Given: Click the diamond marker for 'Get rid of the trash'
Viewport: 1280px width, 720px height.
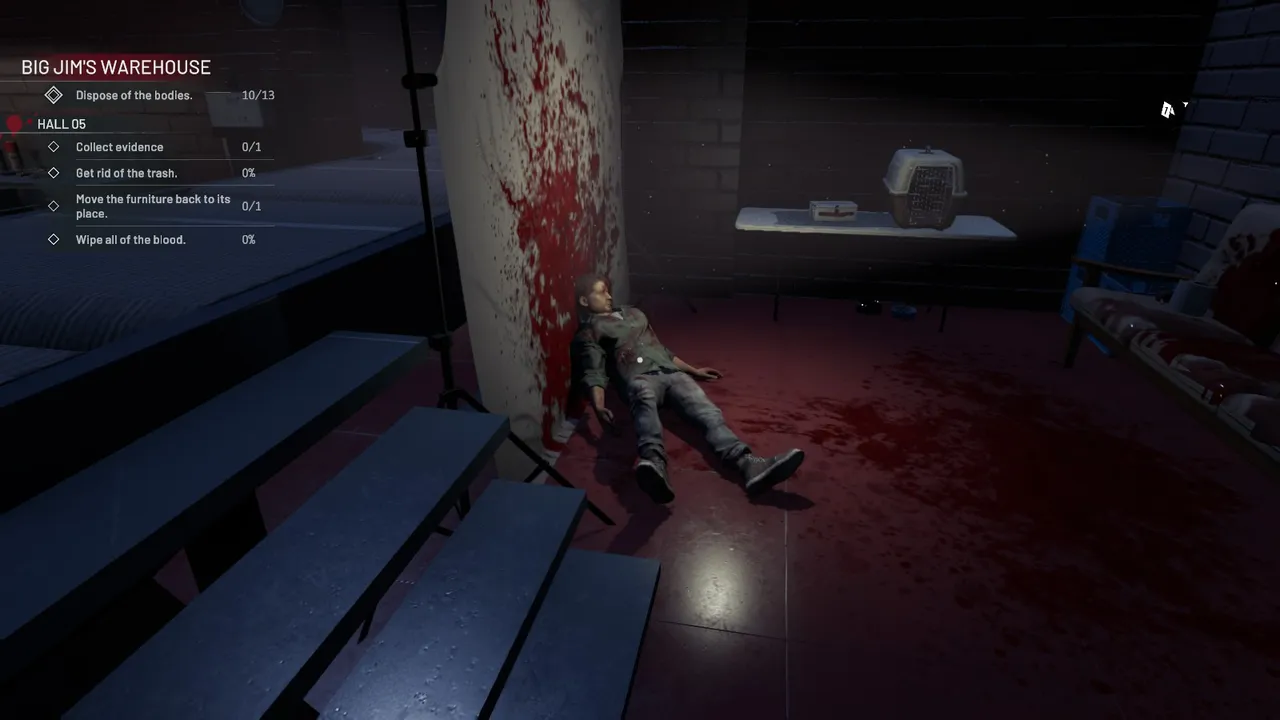Looking at the screenshot, I should (x=54, y=172).
